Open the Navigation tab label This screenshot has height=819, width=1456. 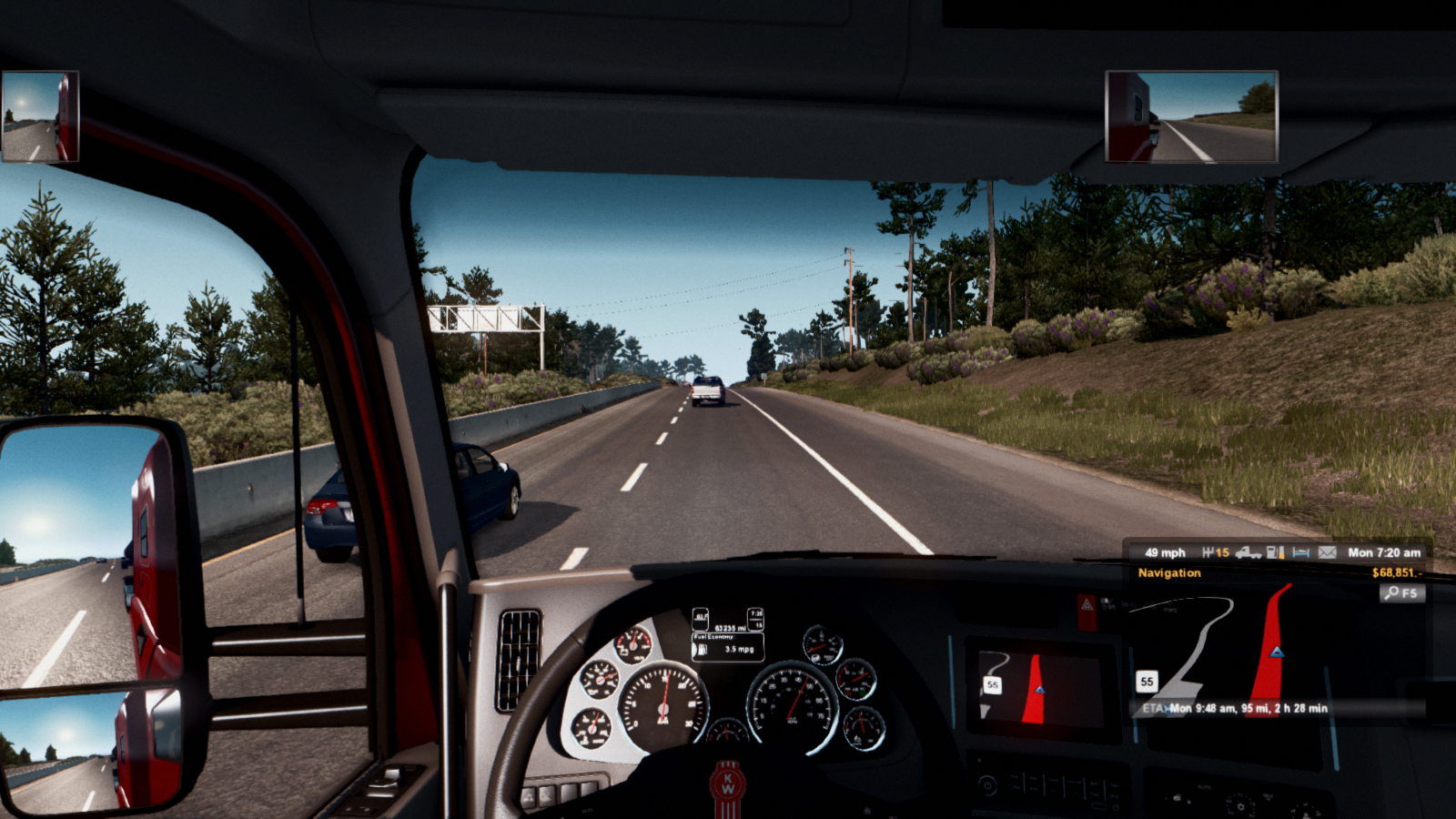[1169, 573]
